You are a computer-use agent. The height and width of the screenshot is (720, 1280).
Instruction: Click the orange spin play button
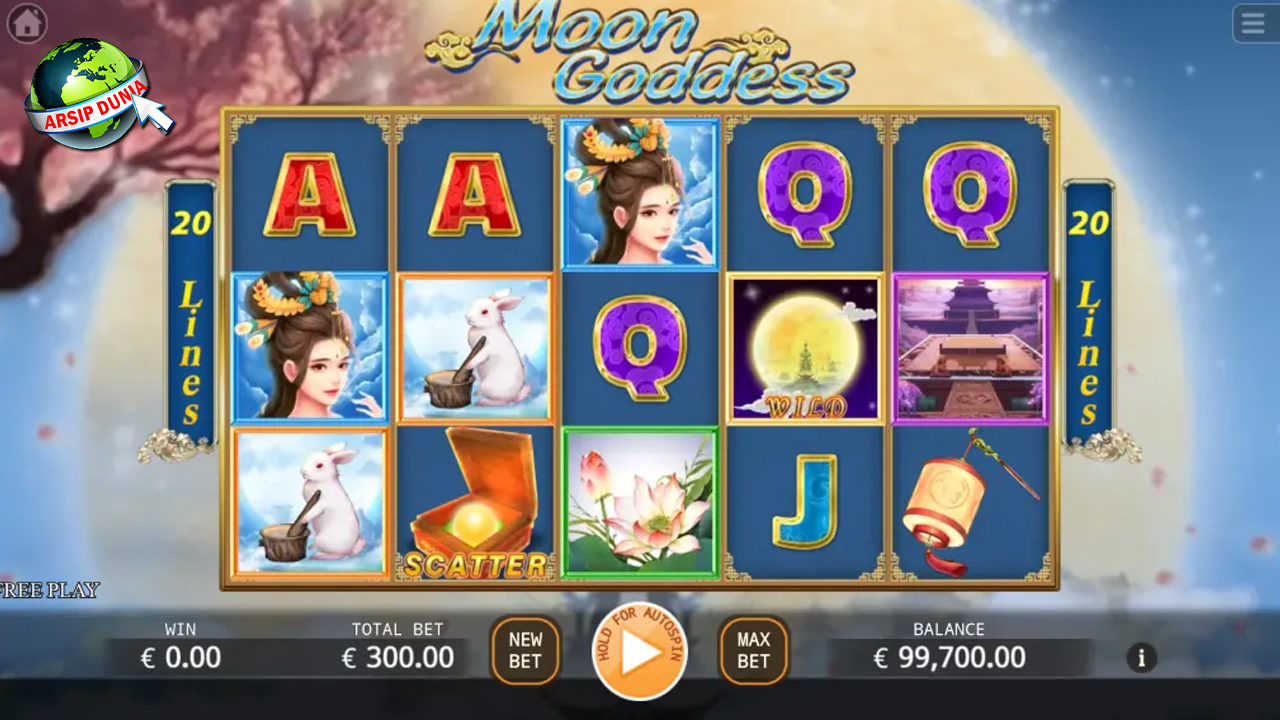(639, 652)
